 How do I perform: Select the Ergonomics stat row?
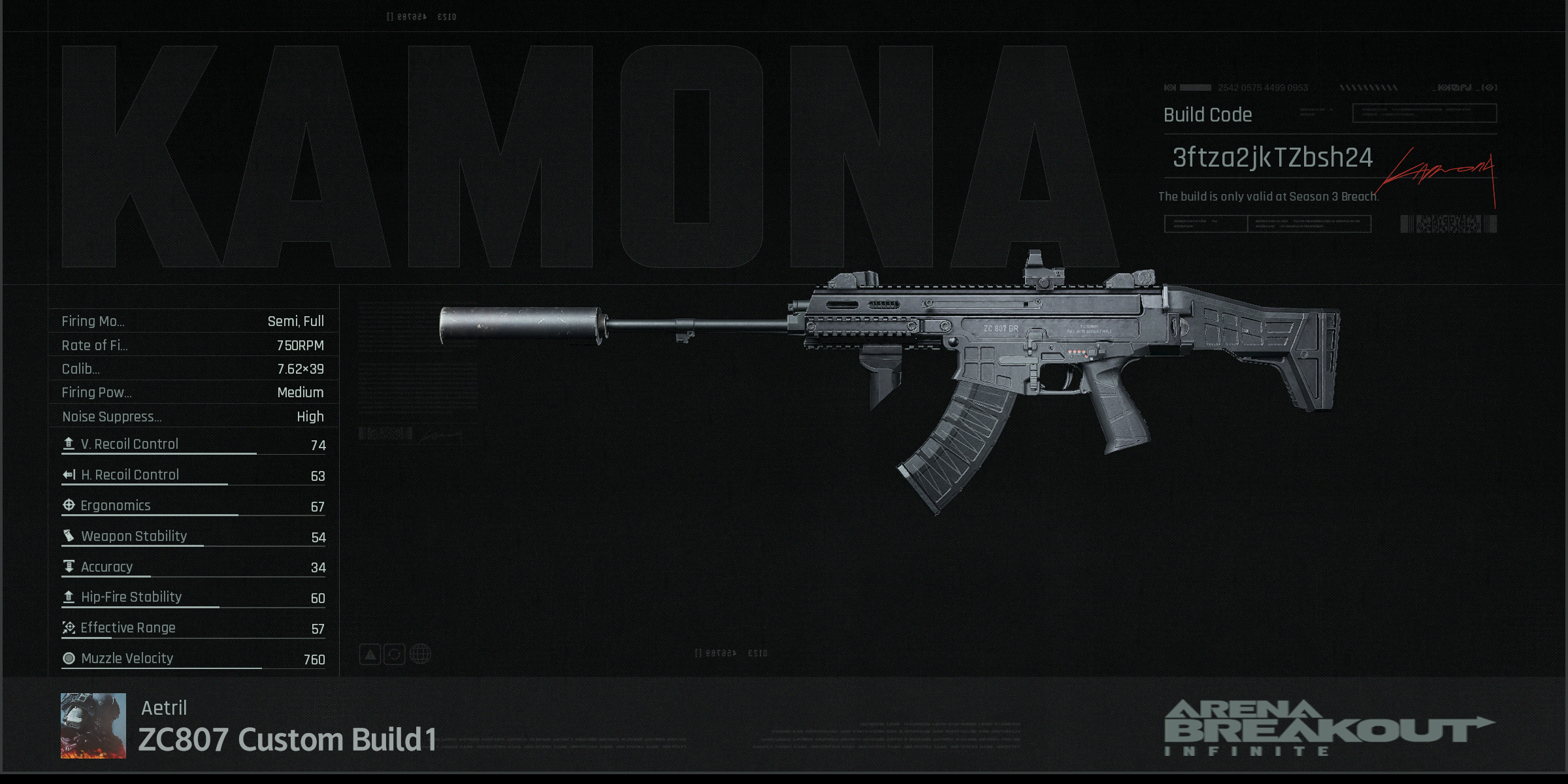coord(193,506)
